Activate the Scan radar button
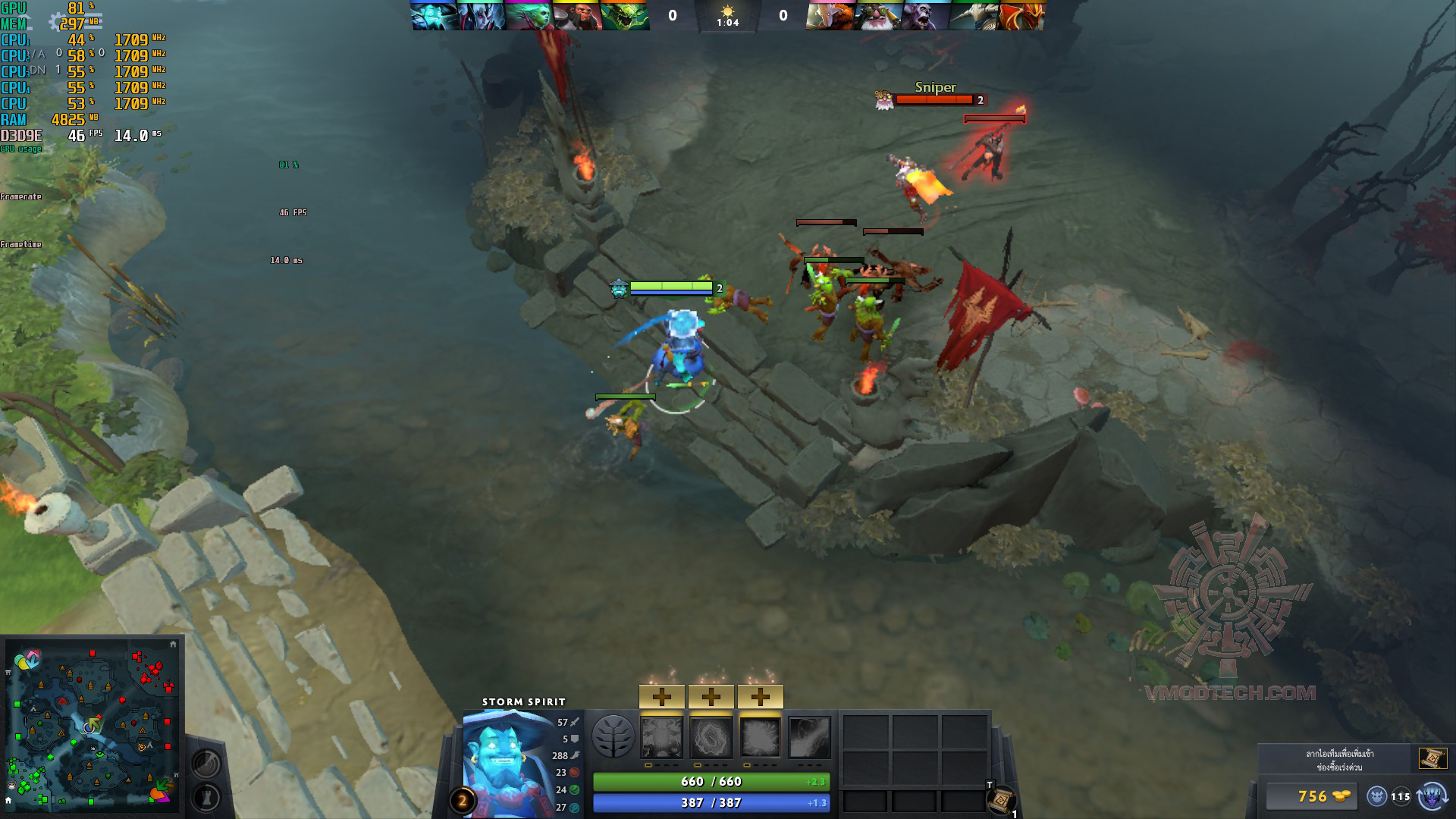 click(206, 764)
